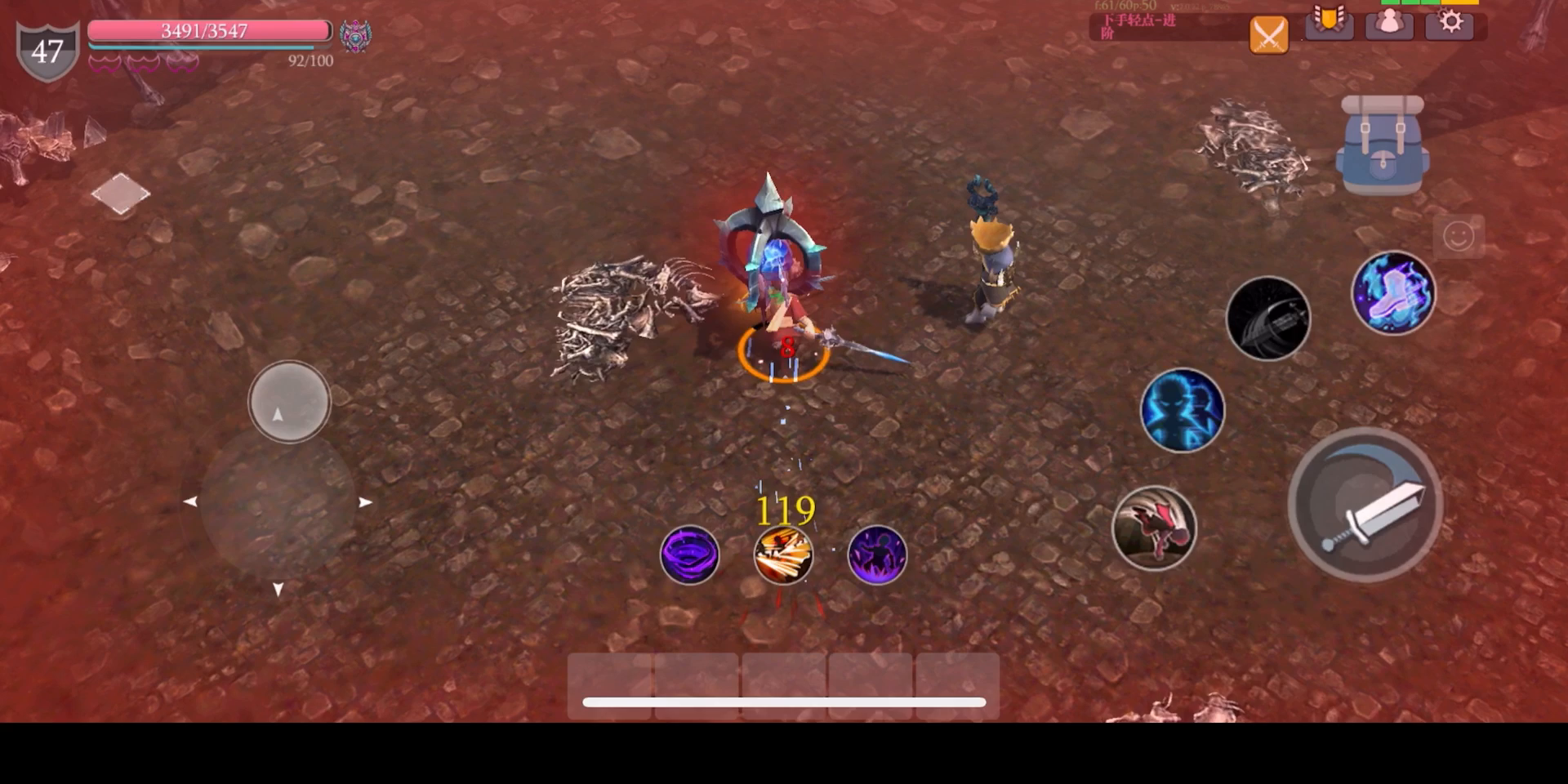Trigger the red caped dodge roll skill
Image resolution: width=1568 pixels, height=784 pixels.
click(1154, 528)
